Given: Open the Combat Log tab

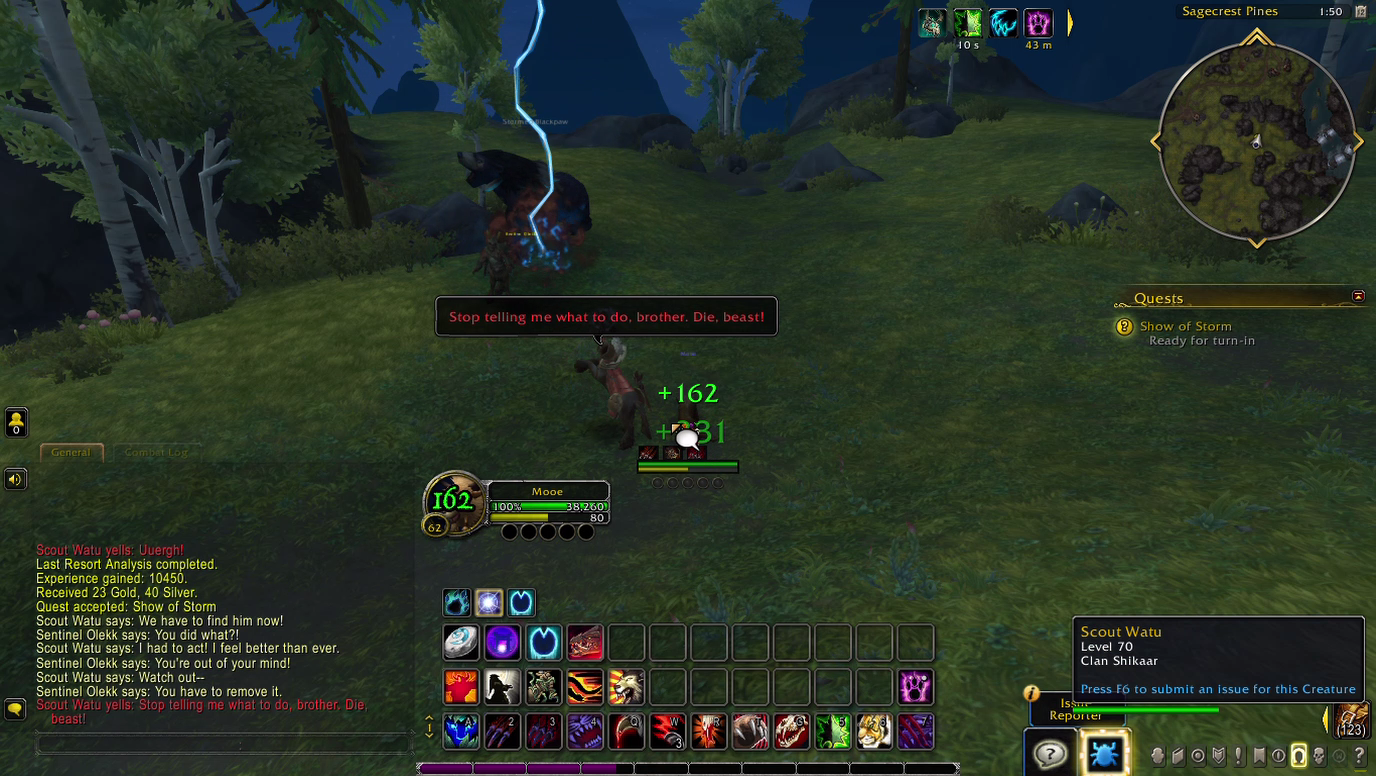Looking at the screenshot, I should [155, 452].
